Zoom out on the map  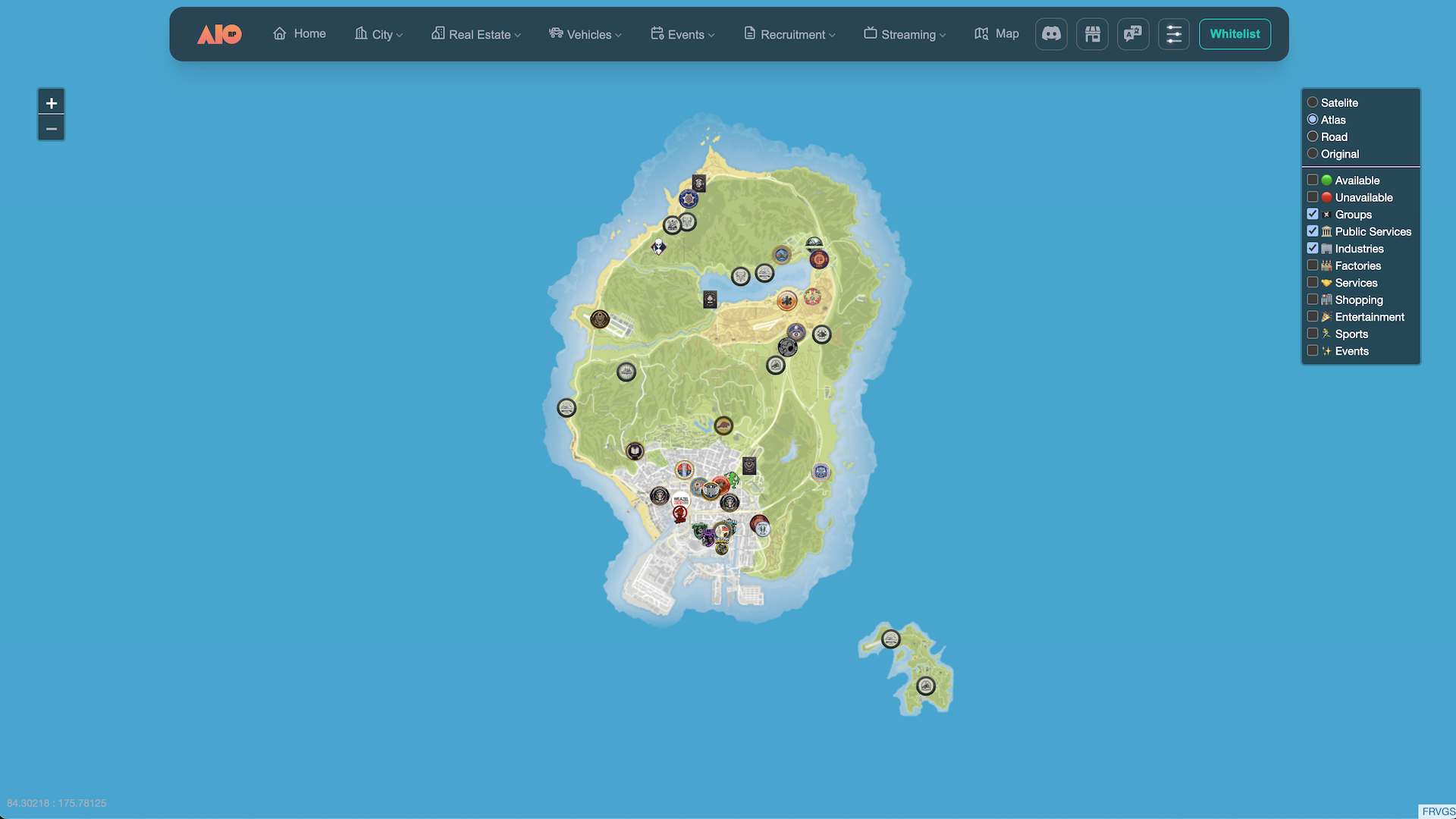[51, 128]
